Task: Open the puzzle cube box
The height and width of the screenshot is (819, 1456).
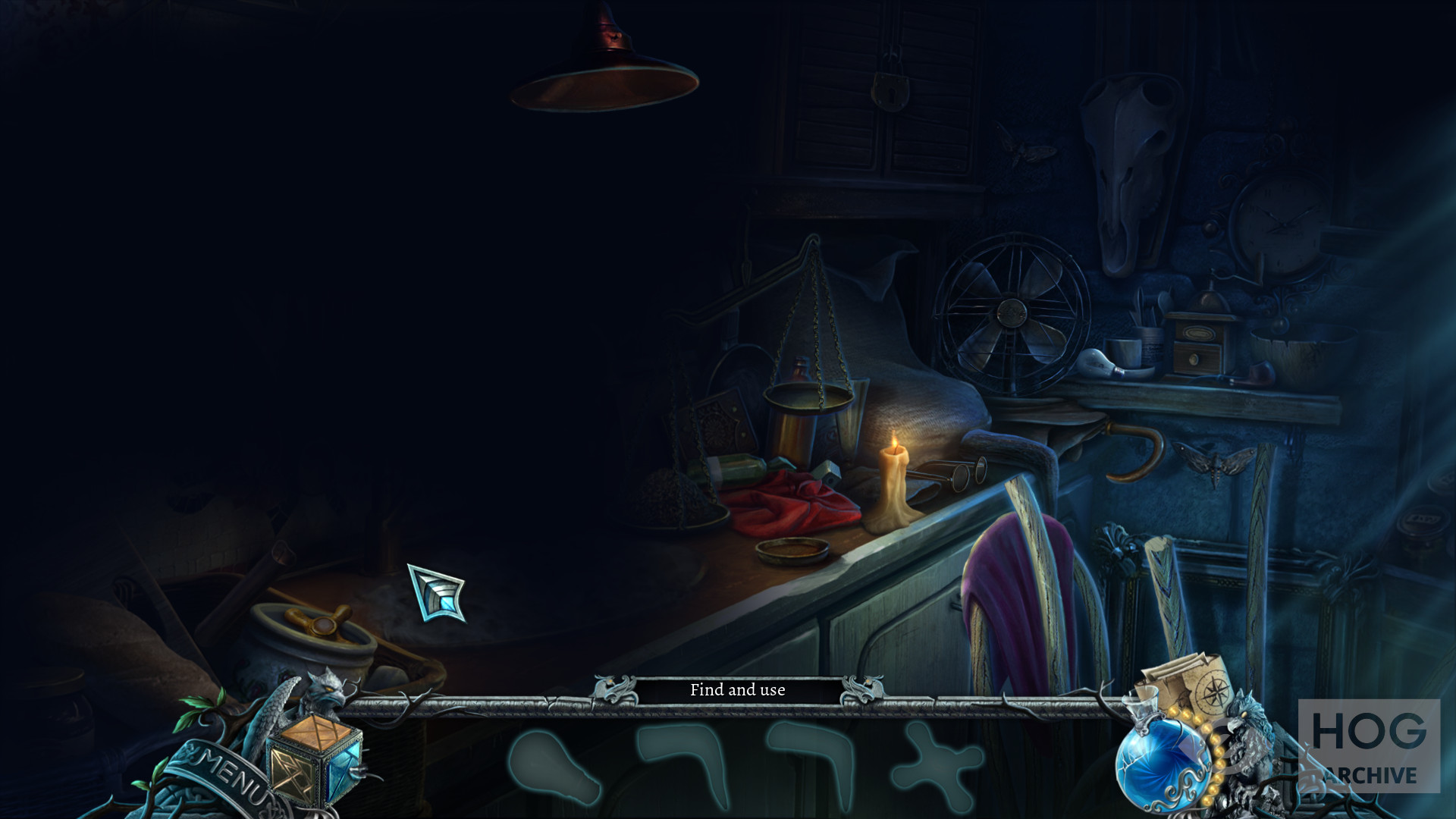Action: pos(313,760)
